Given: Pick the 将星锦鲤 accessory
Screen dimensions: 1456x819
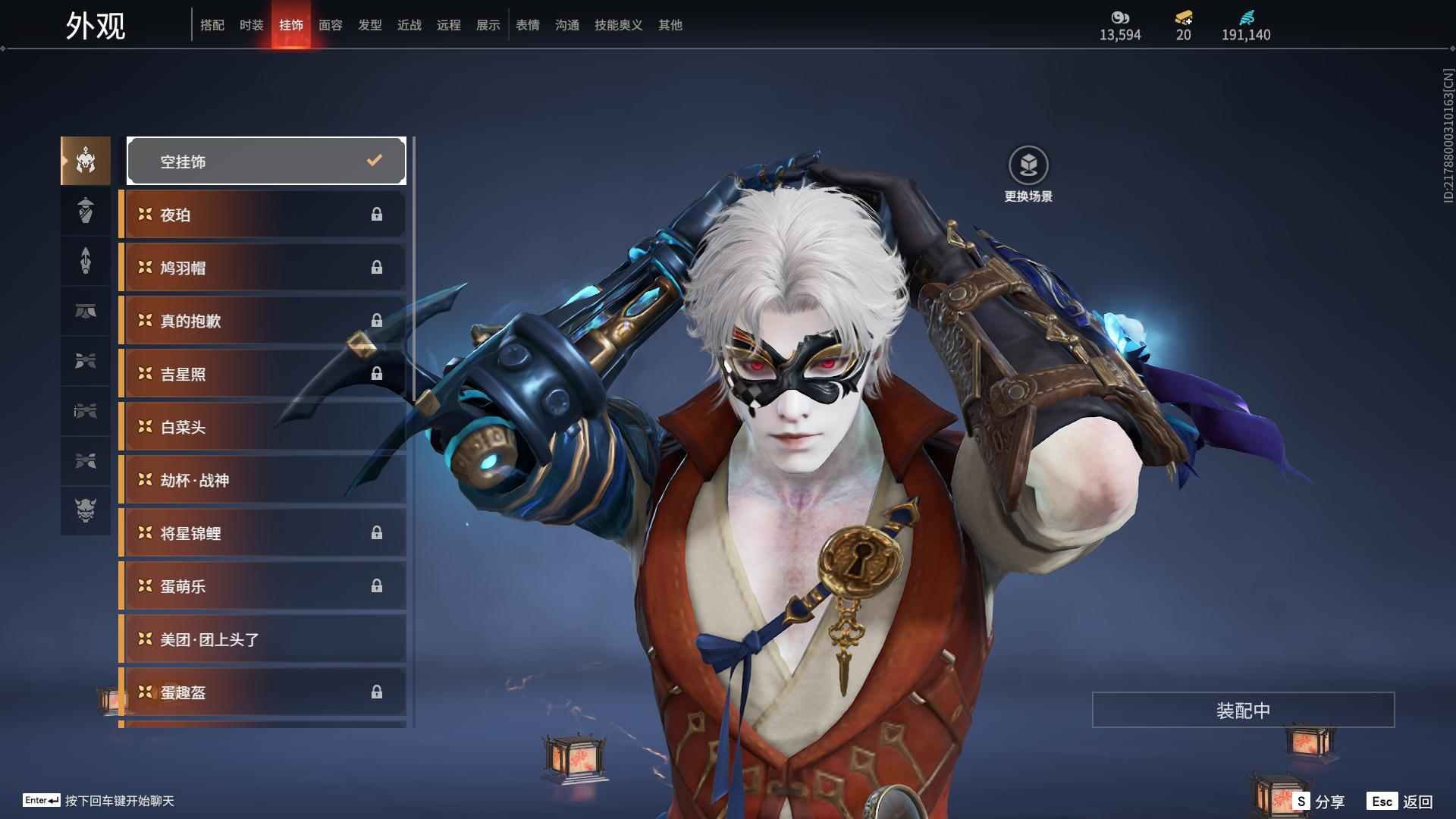Looking at the screenshot, I should [262, 533].
